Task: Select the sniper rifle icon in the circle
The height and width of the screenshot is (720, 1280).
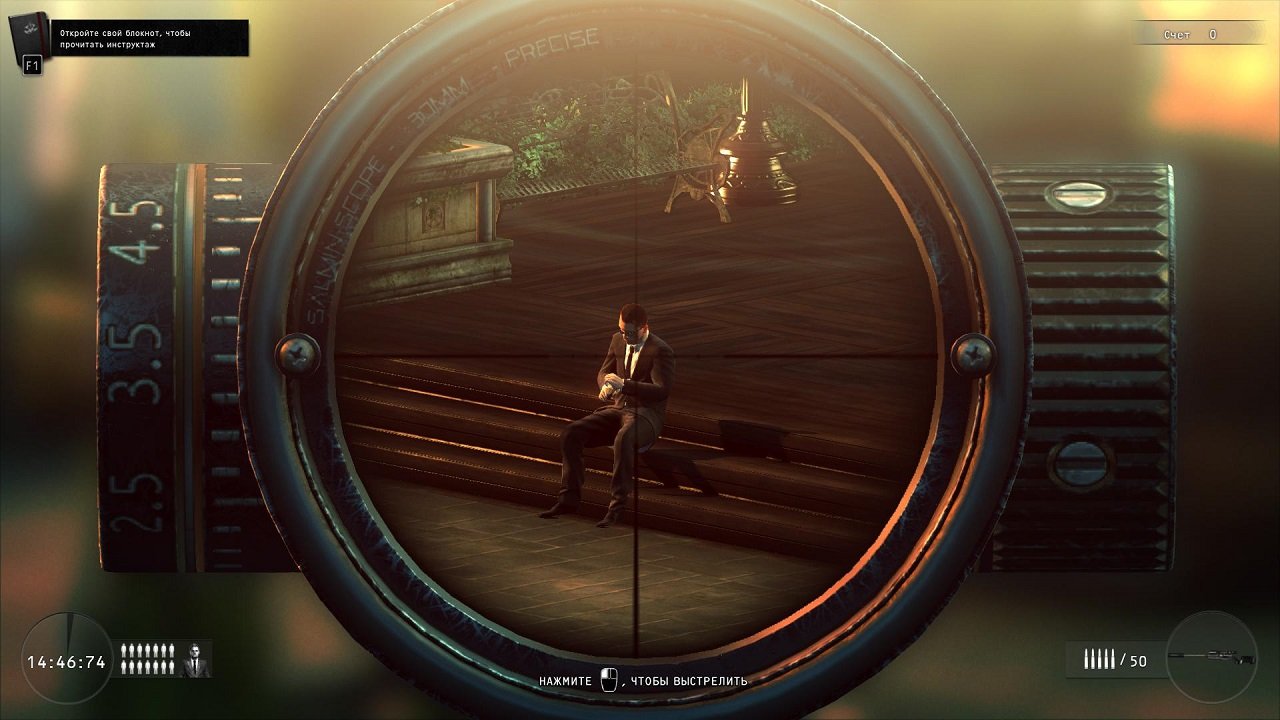Action: click(x=1212, y=656)
